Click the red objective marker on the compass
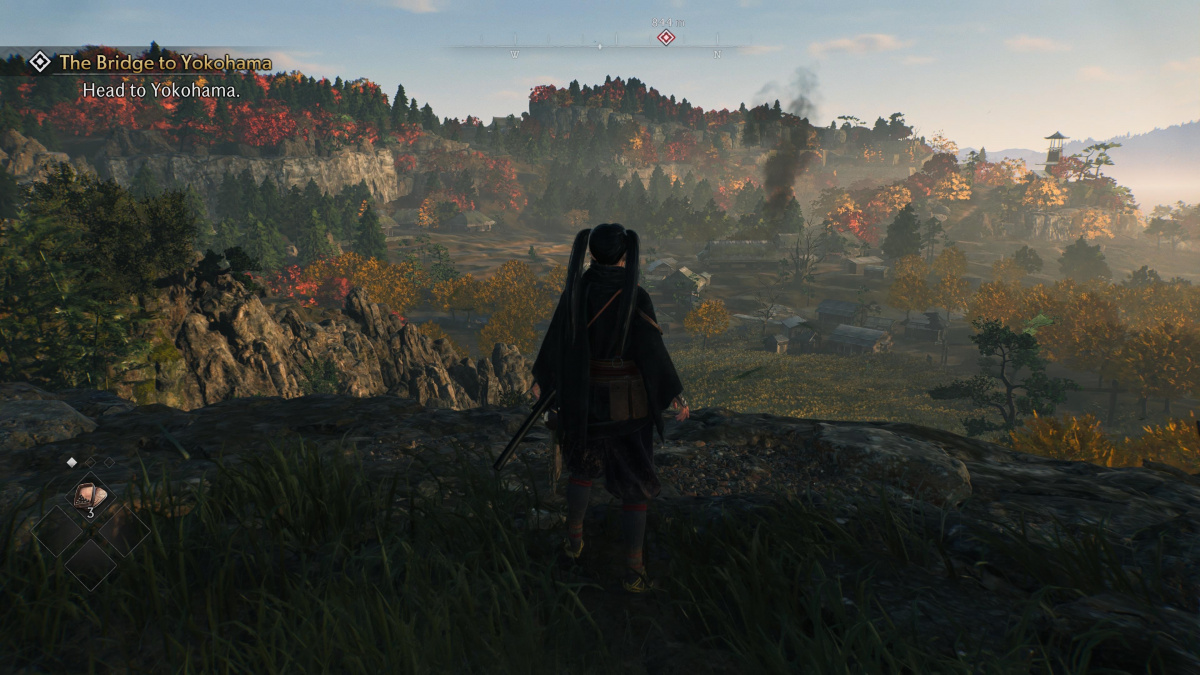 [665, 38]
